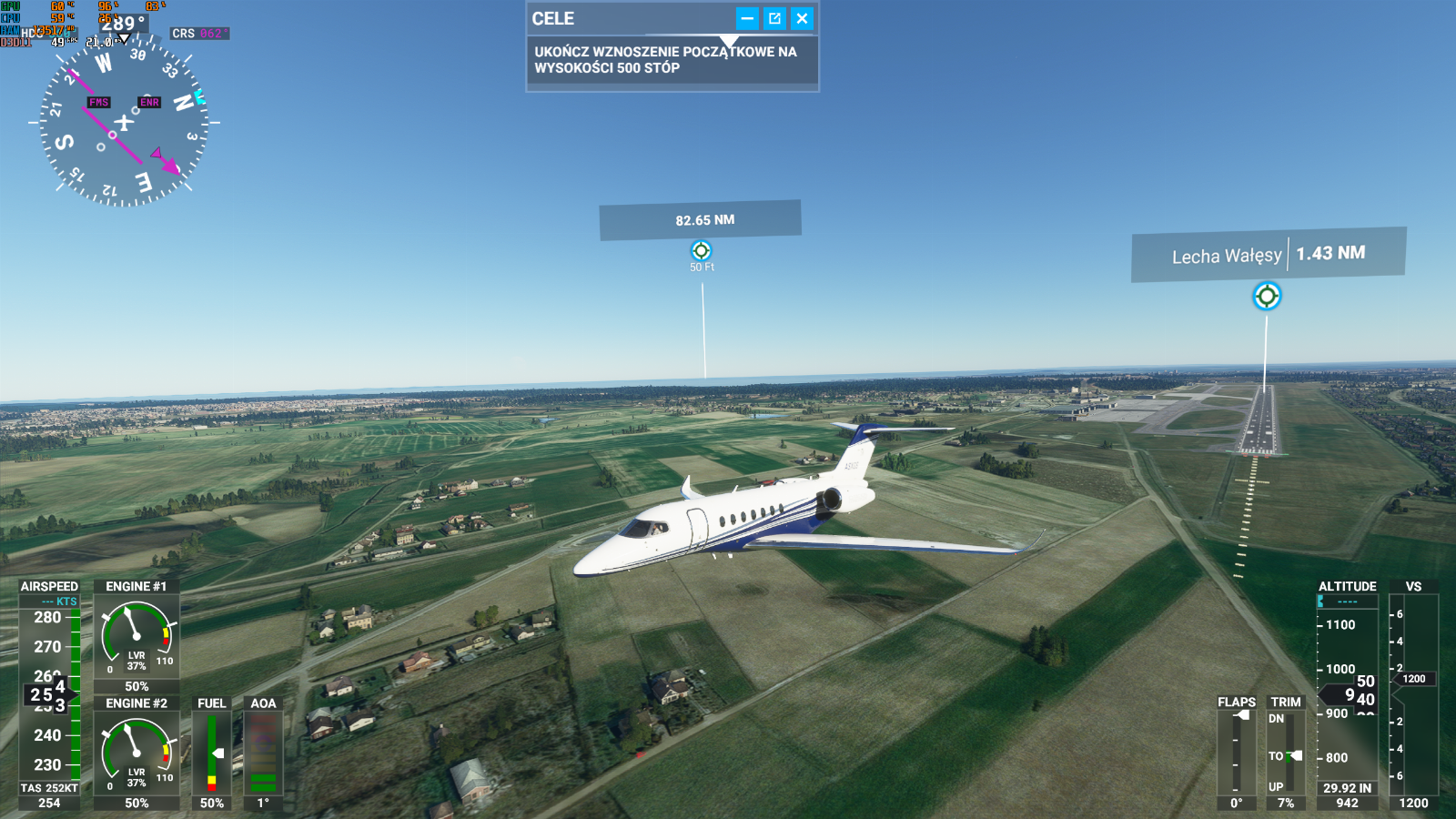Click the compass heading indicator dial

tap(124, 122)
